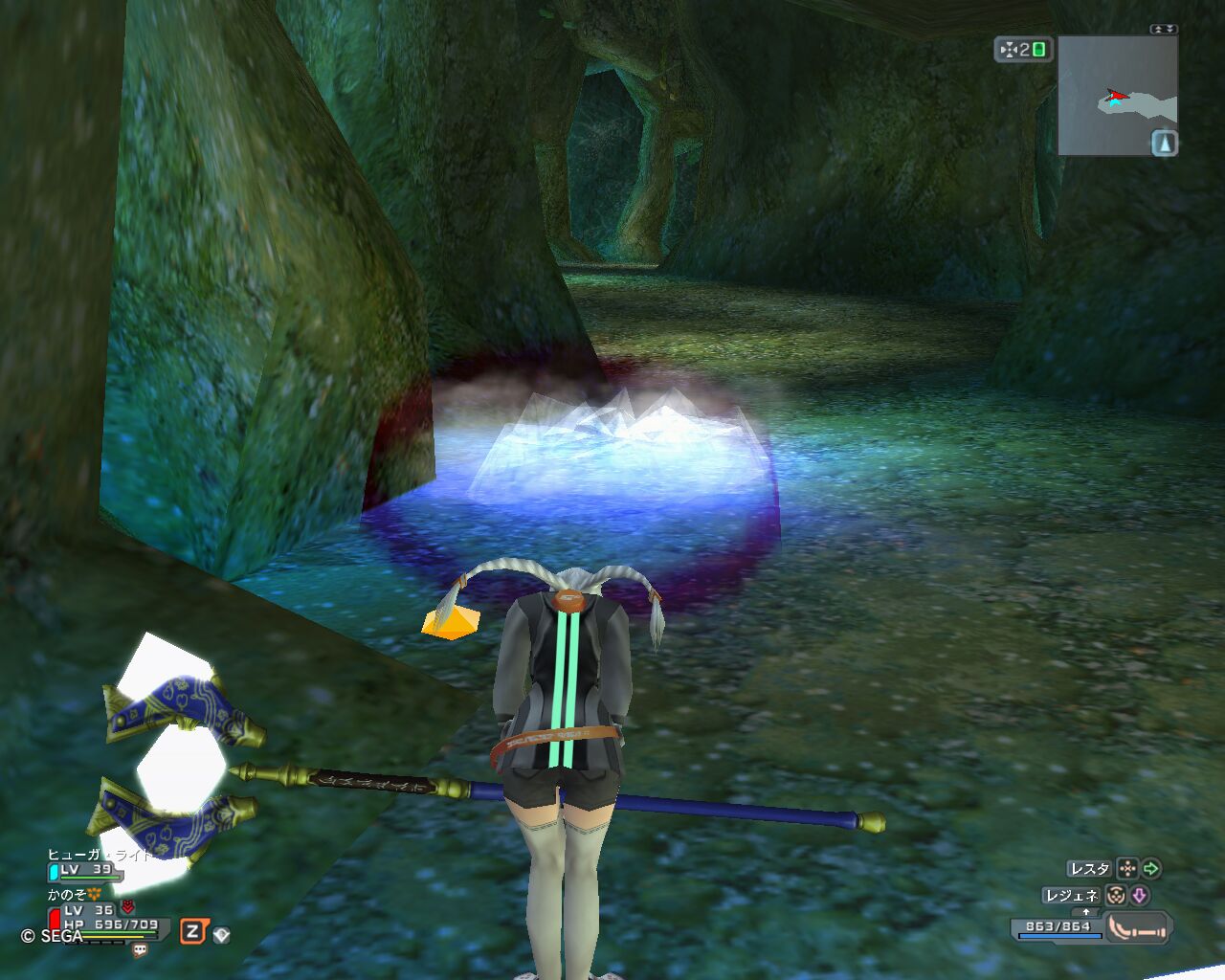Expand the palette's small up-arrow tab
Viewport: 1225px width, 980px height.
[x=1086, y=912]
